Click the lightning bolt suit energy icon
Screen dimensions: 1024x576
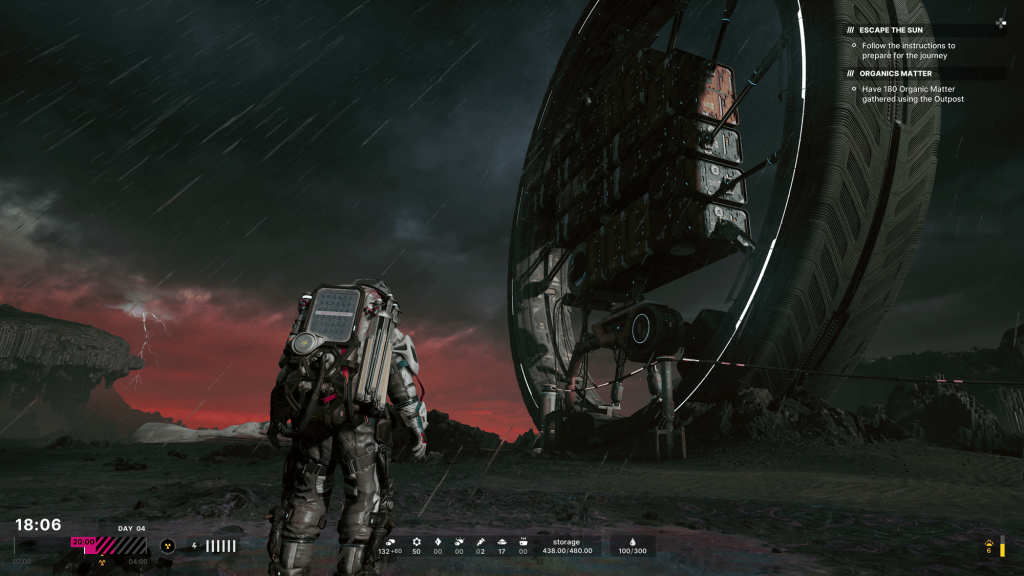click(194, 546)
